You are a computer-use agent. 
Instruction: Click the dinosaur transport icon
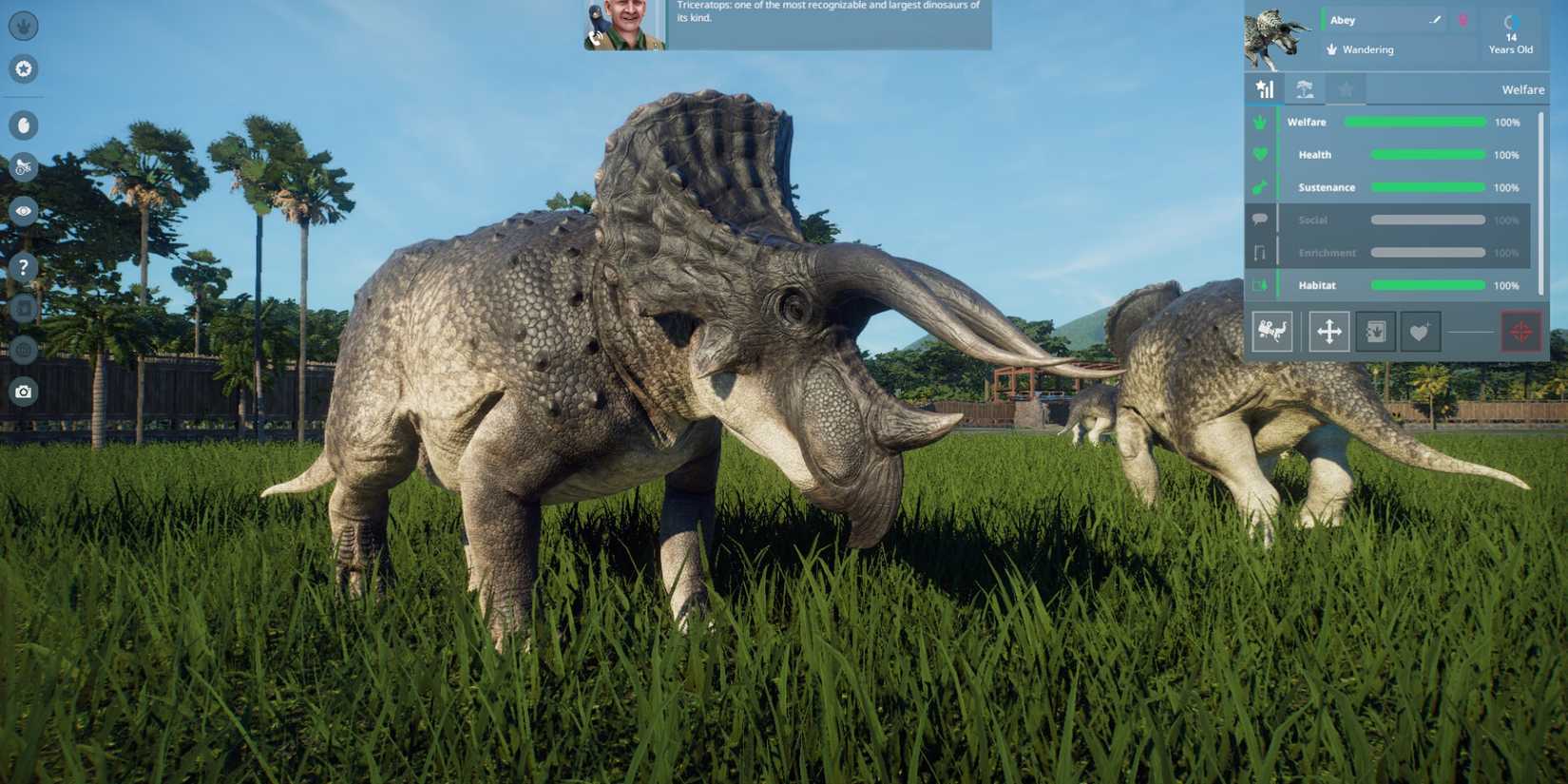[x=1271, y=331]
